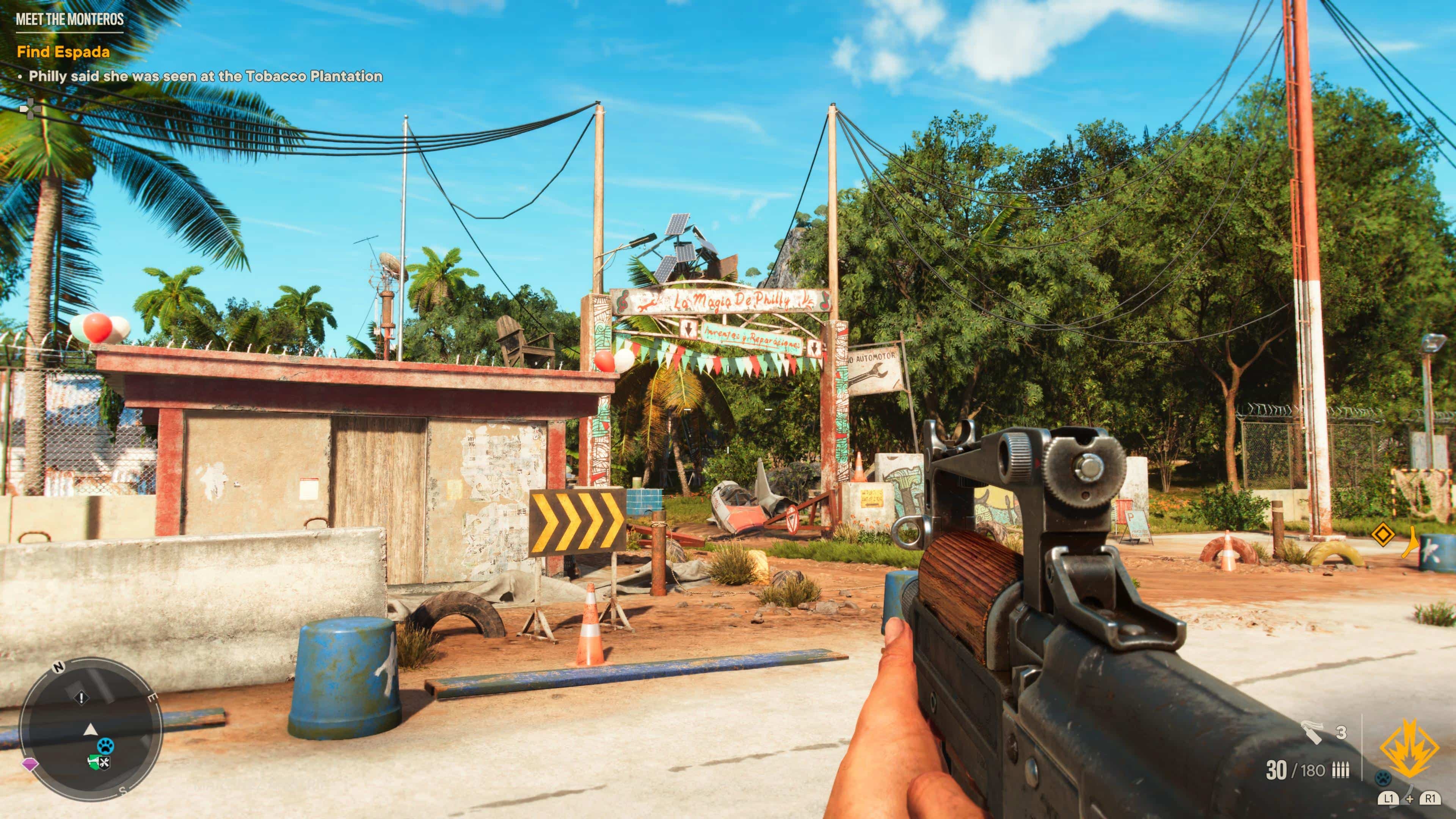Click the blue paw amigo marker on minimap
This screenshot has height=819, width=1456.
[106, 745]
